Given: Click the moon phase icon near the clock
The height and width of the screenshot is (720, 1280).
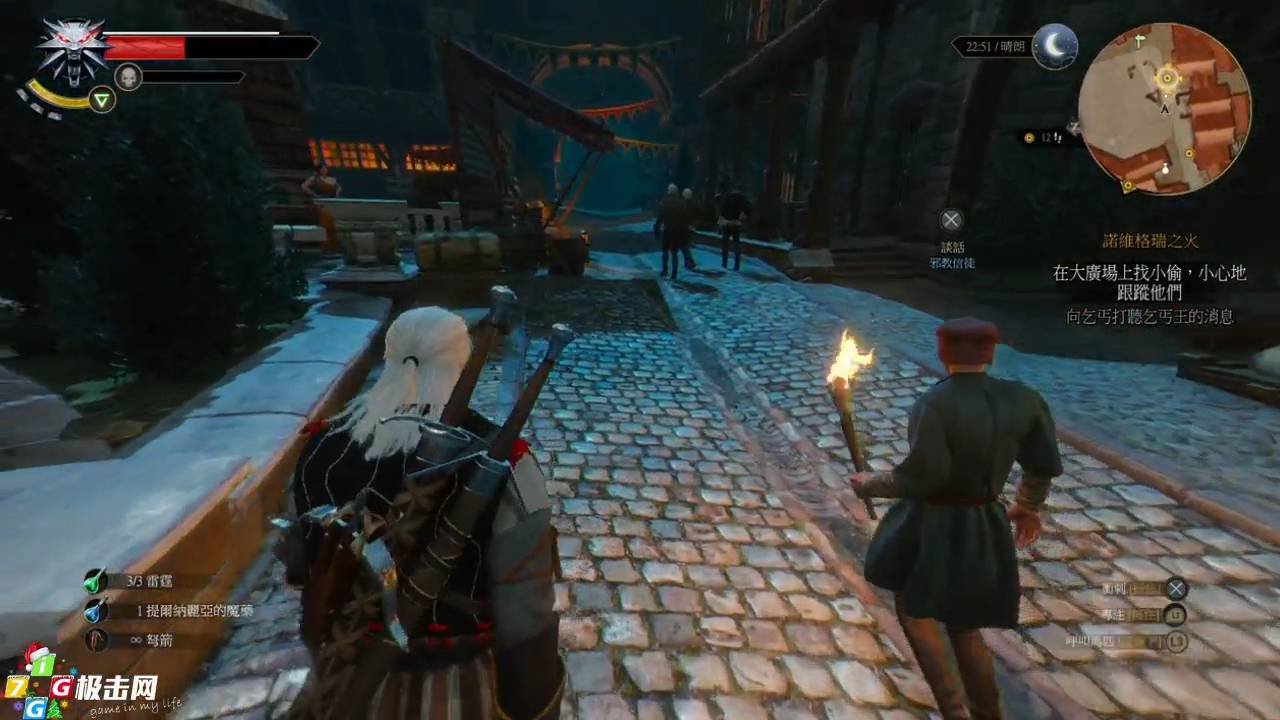Looking at the screenshot, I should click(1055, 47).
